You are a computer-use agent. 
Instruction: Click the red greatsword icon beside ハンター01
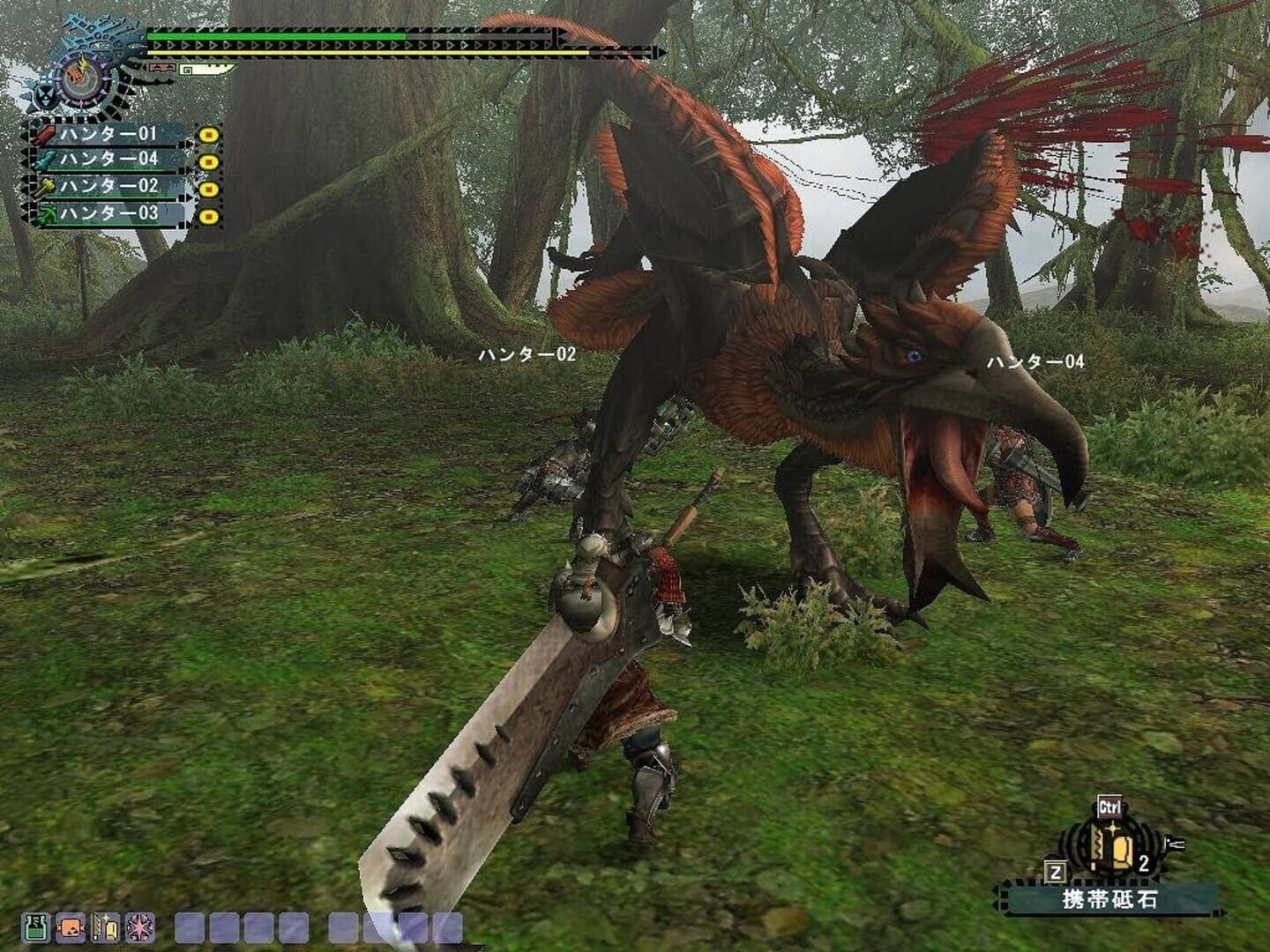(46, 135)
